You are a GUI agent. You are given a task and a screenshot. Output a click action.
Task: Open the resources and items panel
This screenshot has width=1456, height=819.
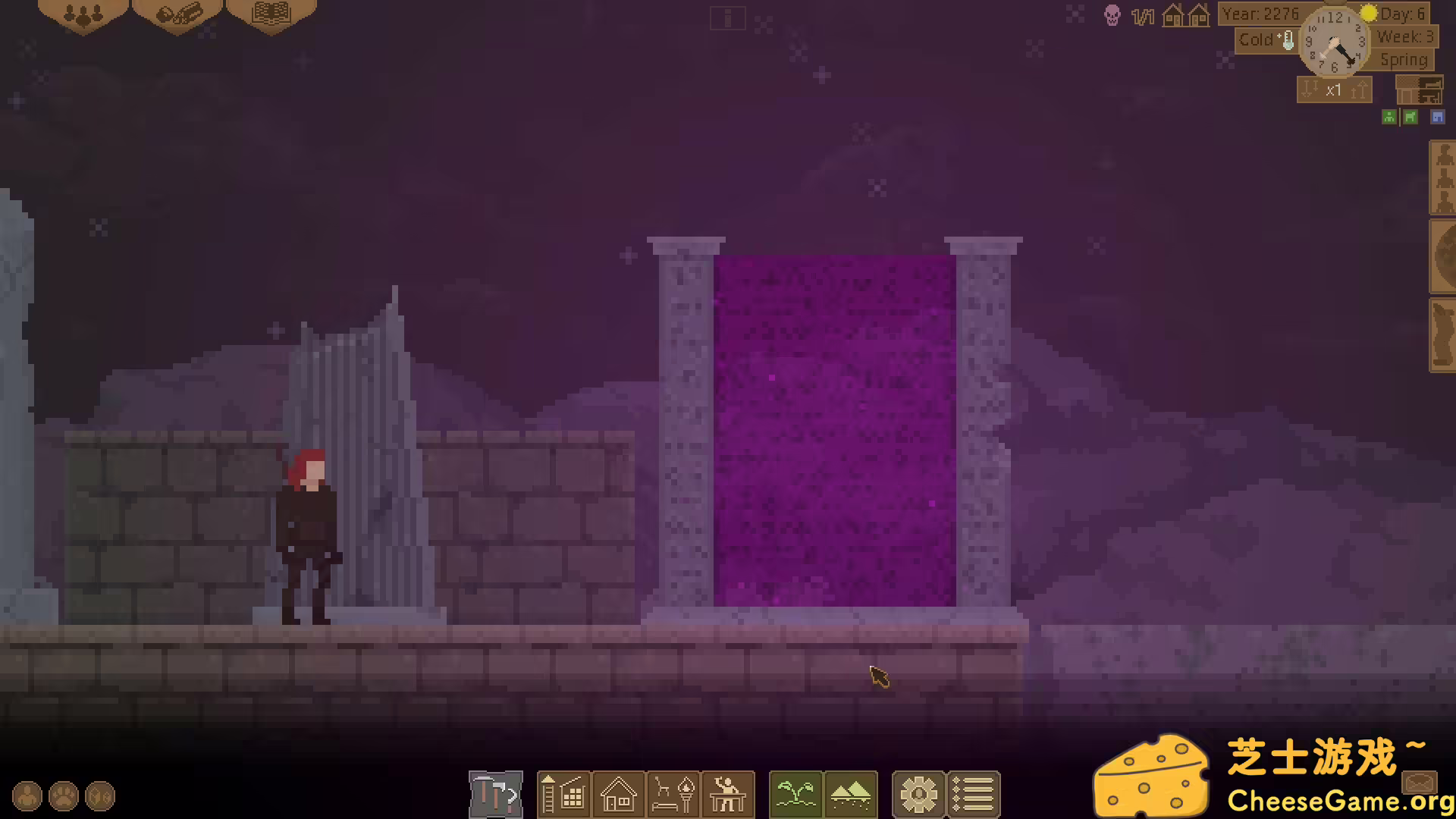[x=177, y=14]
